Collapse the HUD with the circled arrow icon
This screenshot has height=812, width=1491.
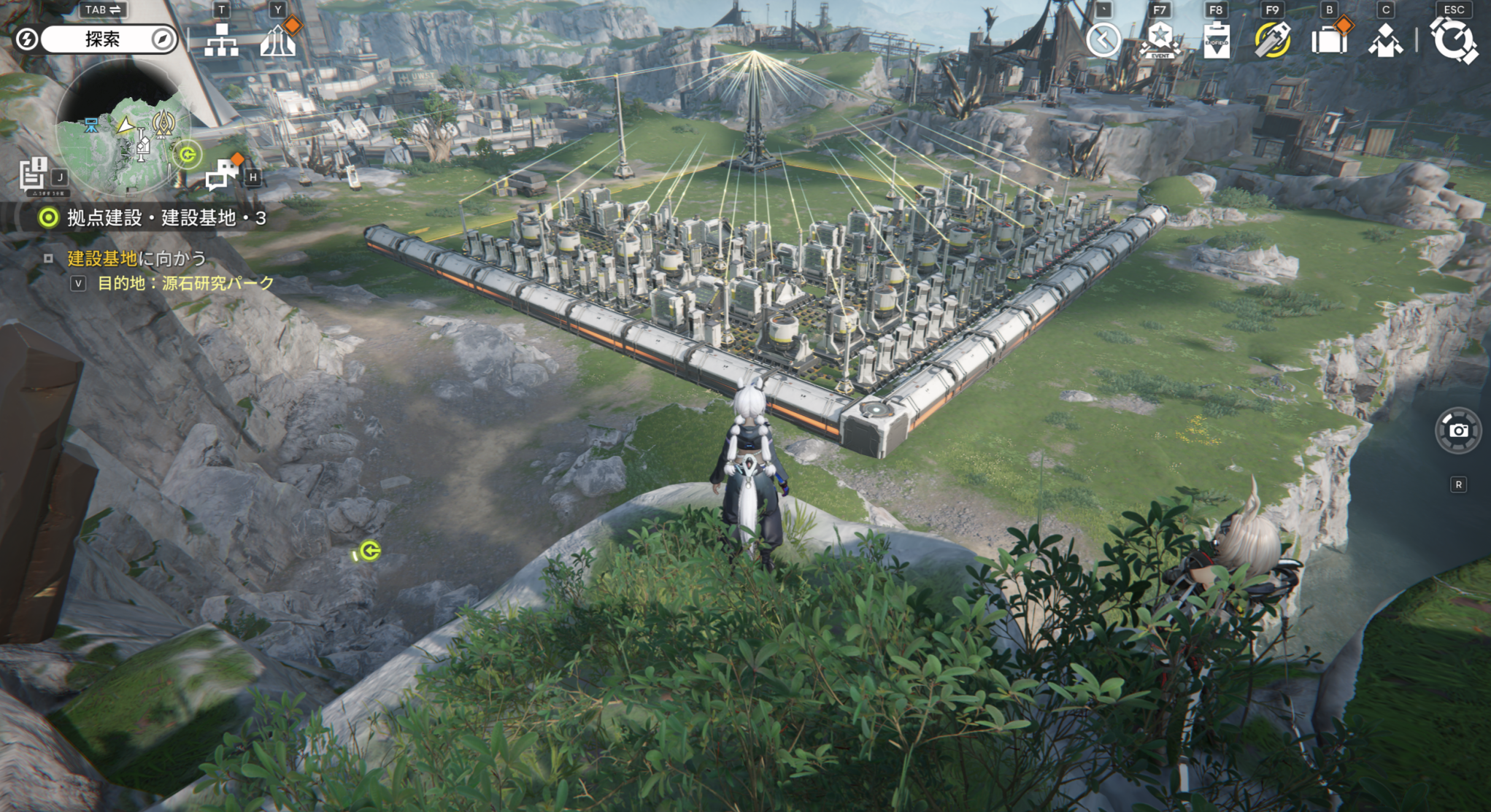click(x=1103, y=39)
